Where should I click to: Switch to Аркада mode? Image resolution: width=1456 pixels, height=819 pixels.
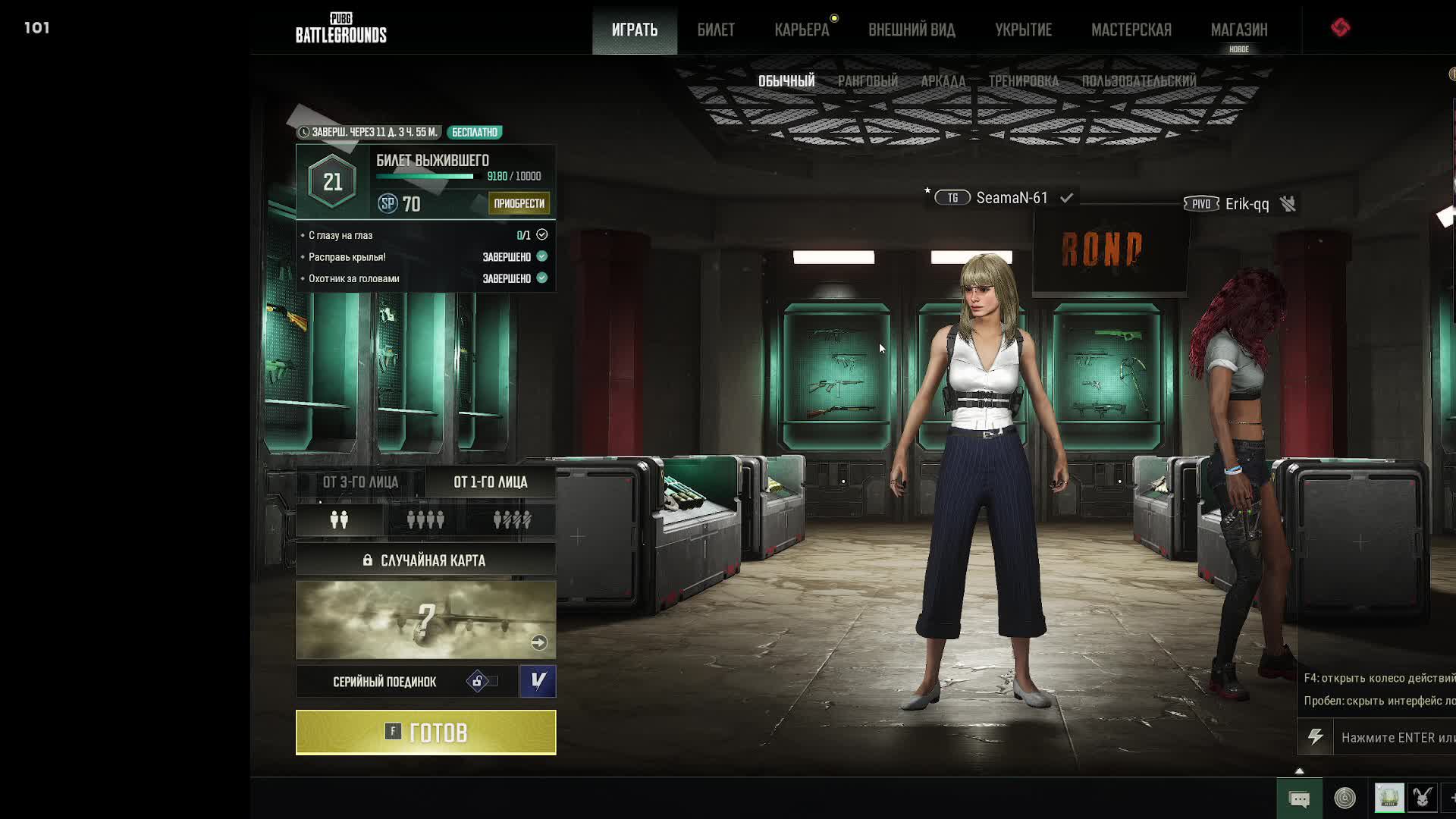[943, 81]
